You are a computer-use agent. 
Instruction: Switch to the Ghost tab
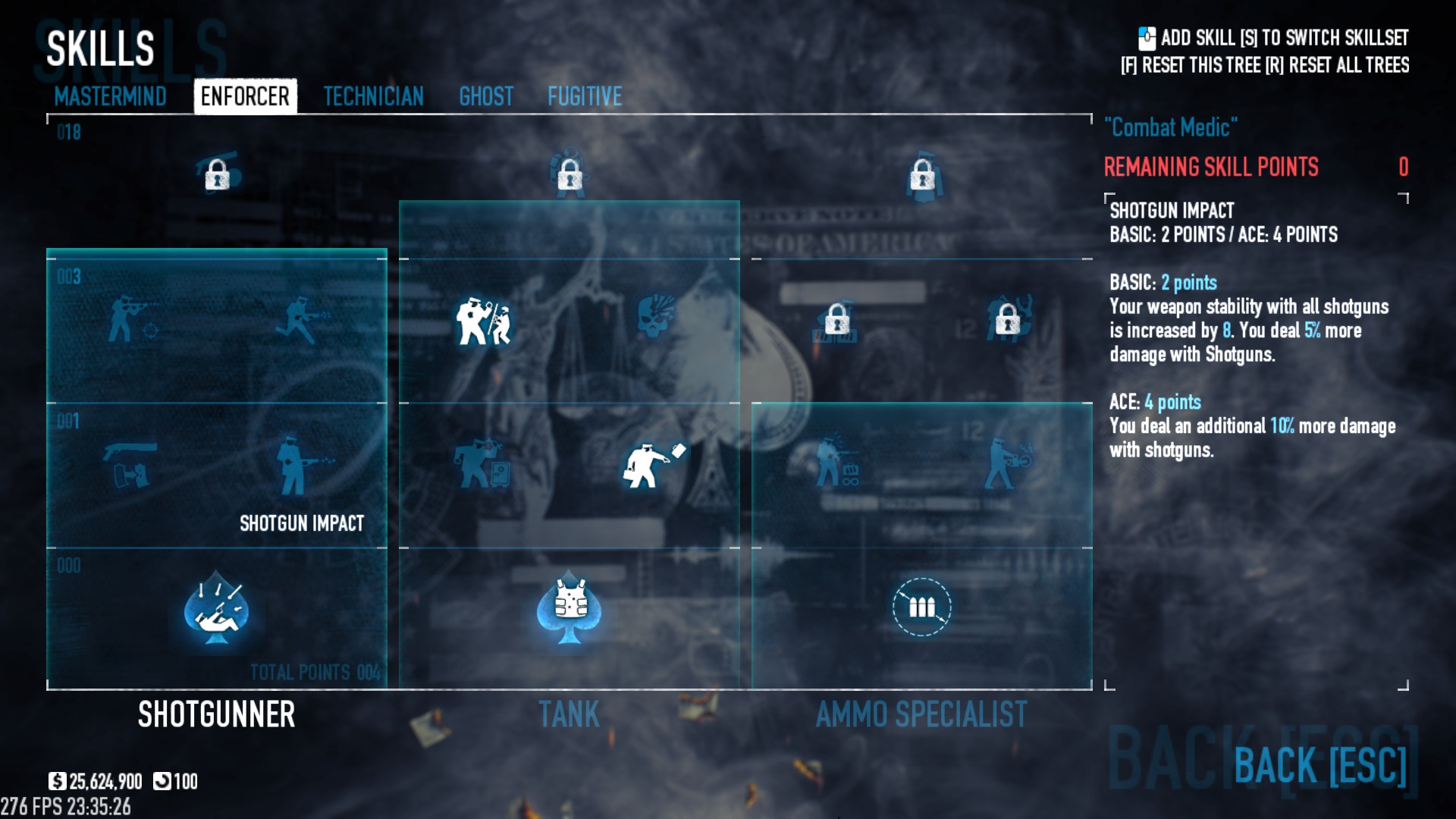tap(486, 96)
